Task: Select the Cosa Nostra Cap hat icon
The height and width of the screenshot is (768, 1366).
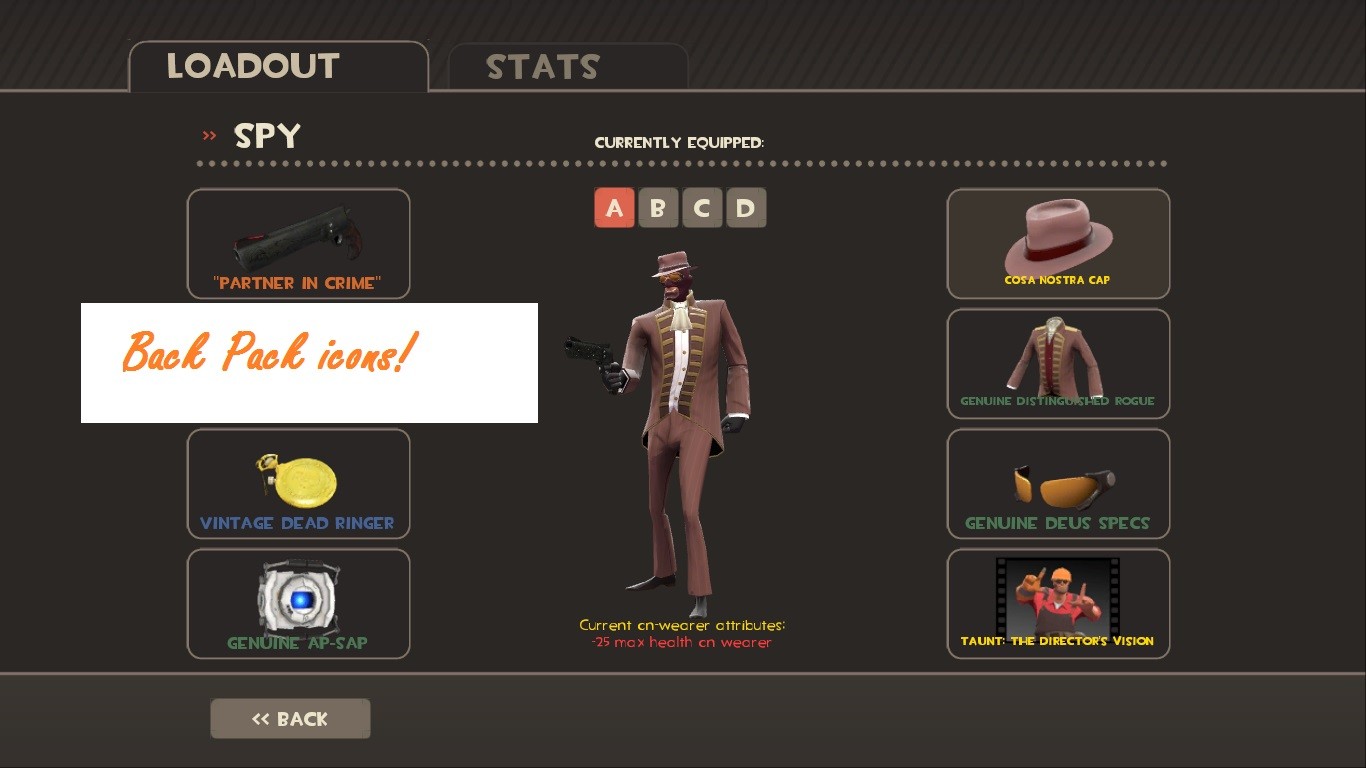Action: [1058, 238]
